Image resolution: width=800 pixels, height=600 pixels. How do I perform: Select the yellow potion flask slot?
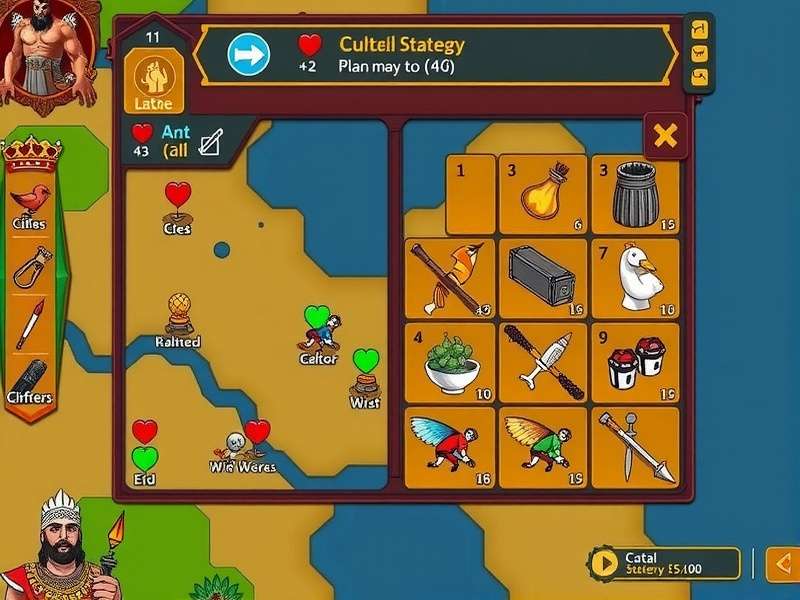point(543,194)
